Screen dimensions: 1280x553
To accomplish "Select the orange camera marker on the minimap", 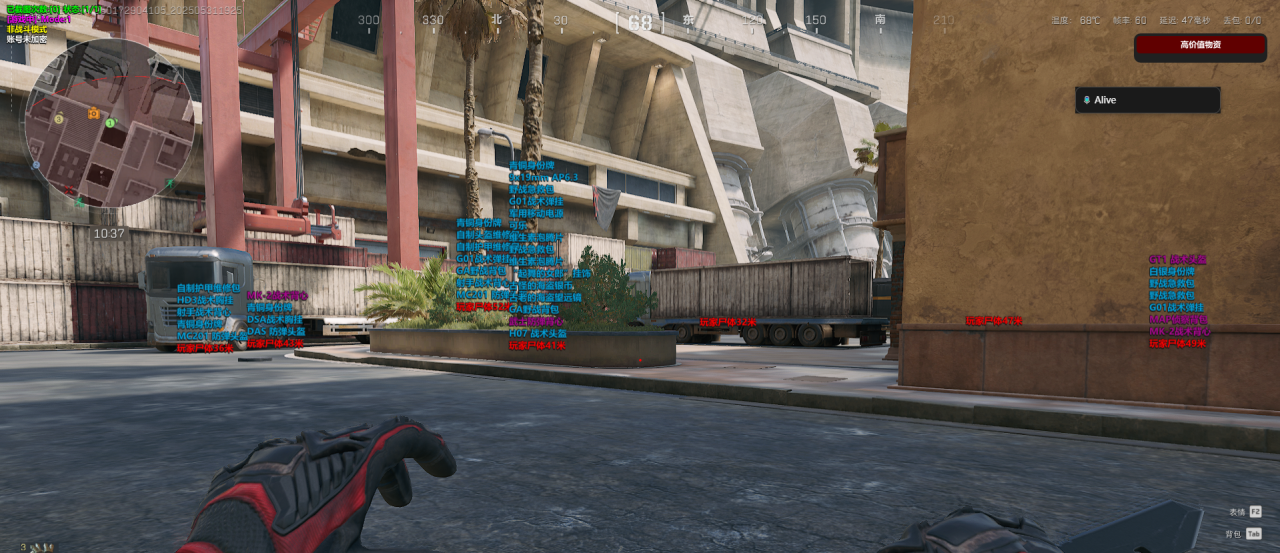I will coord(94,113).
